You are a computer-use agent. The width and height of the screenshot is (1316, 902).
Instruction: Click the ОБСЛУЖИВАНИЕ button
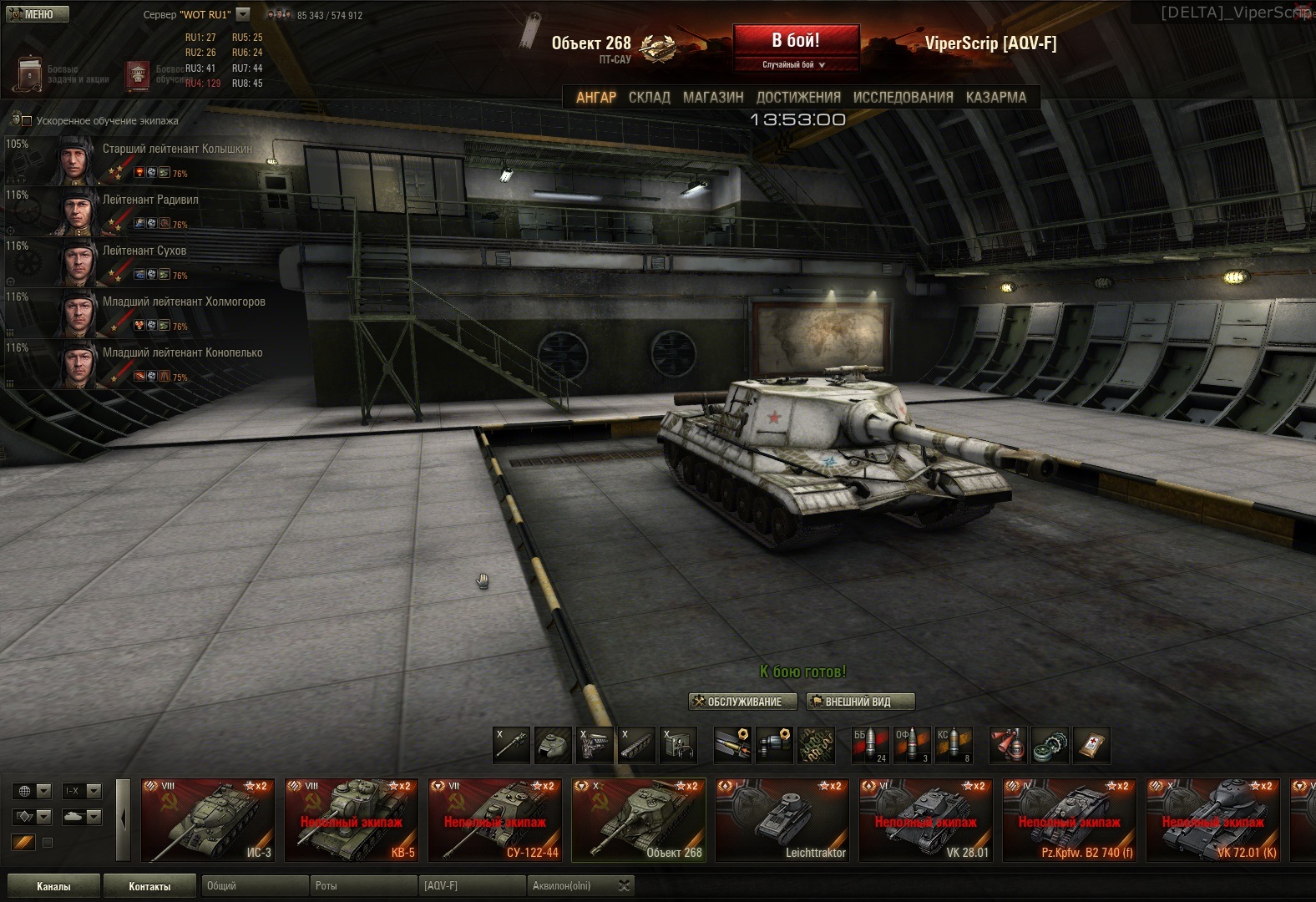pos(736,702)
